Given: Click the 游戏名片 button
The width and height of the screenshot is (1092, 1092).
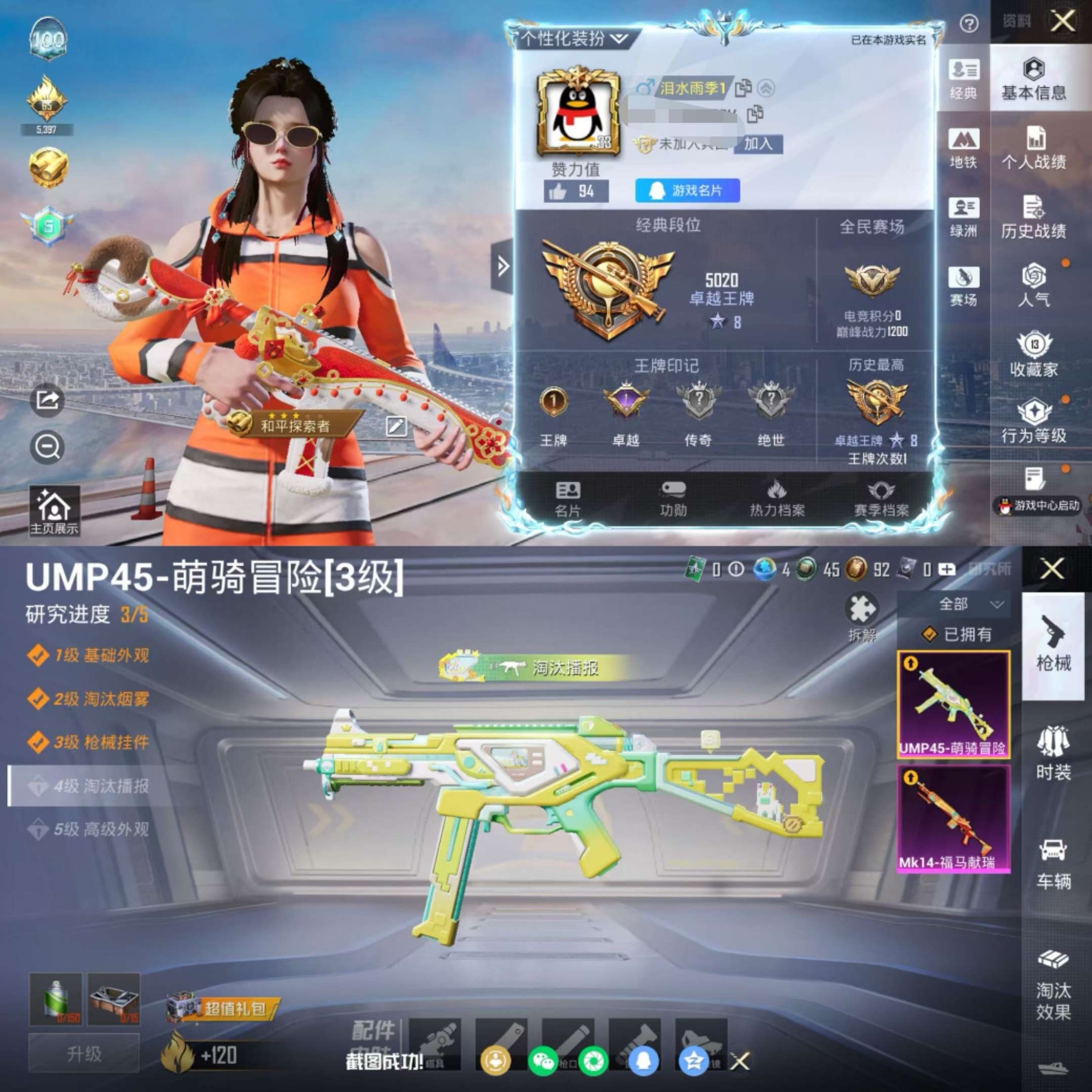Looking at the screenshot, I should [687, 191].
